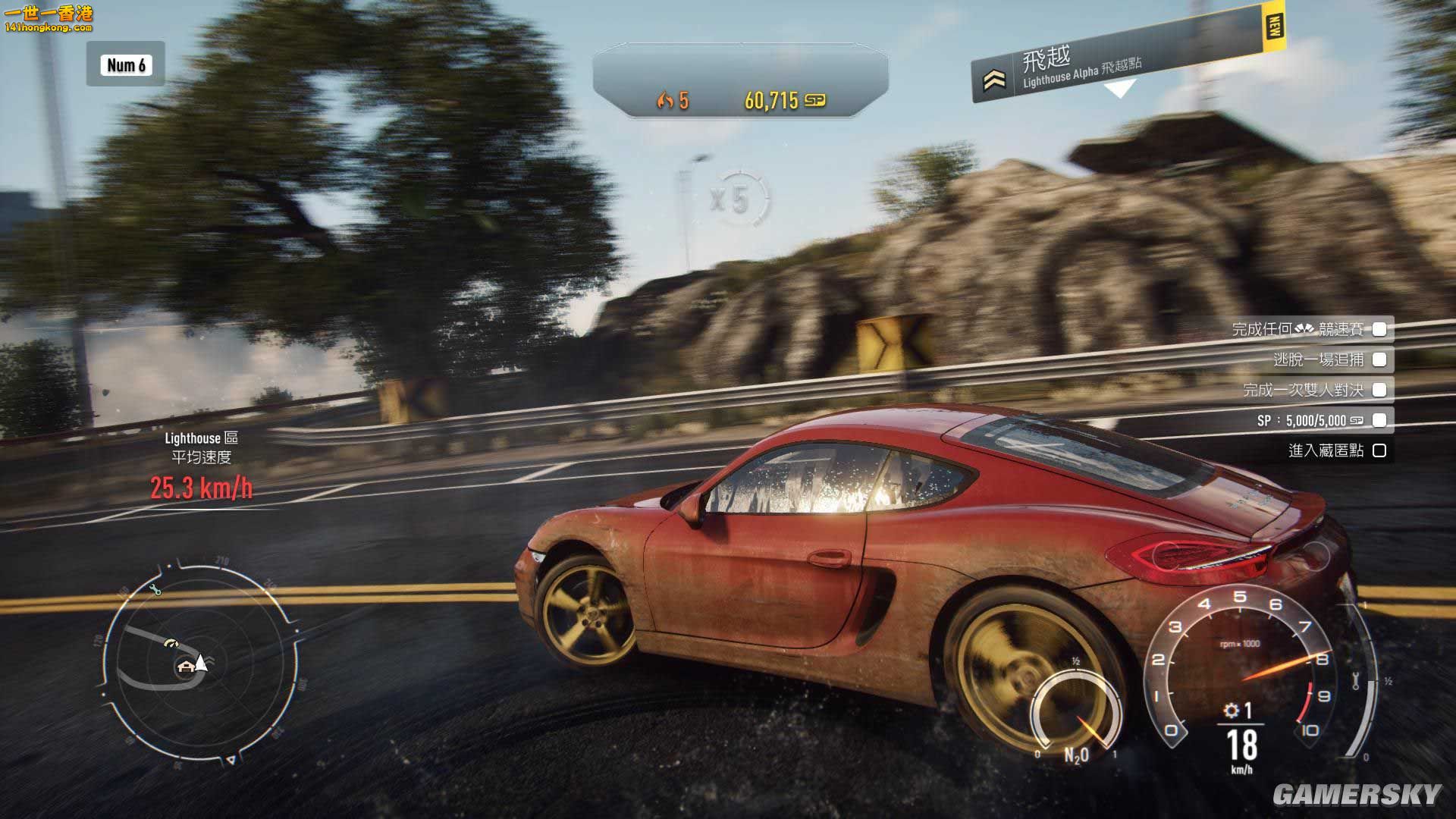Toggle the 進入藏匿點 objective checkbox
Screen dimensions: 1456x819
coord(1379,450)
